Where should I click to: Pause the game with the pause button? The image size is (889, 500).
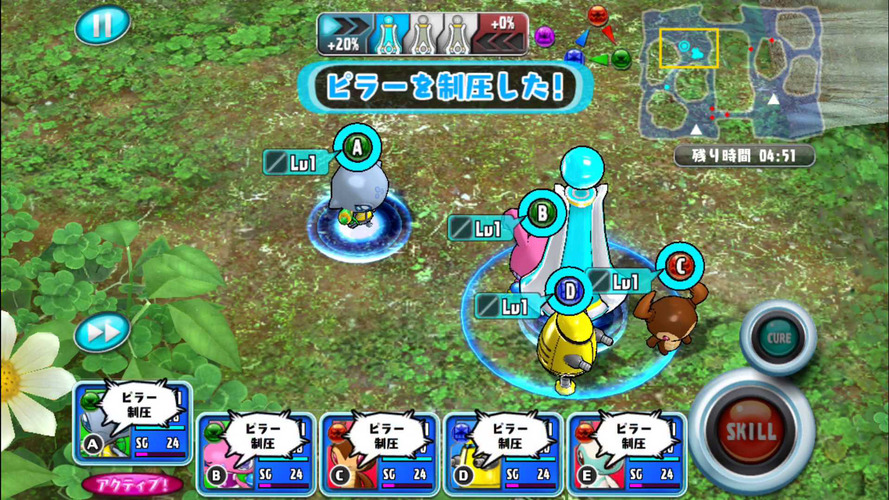[x=102, y=25]
